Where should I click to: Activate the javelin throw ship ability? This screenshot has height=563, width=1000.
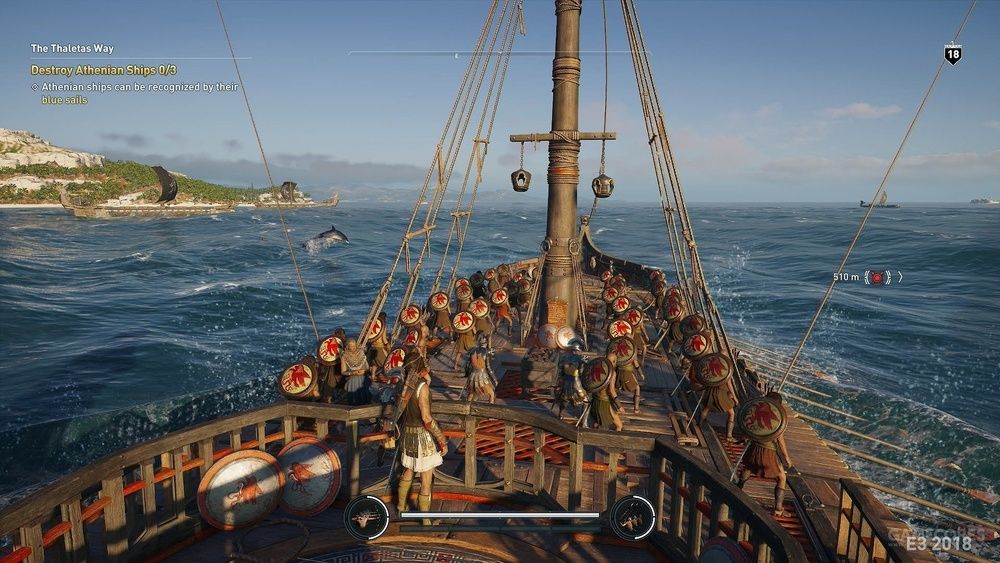tap(633, 517)
